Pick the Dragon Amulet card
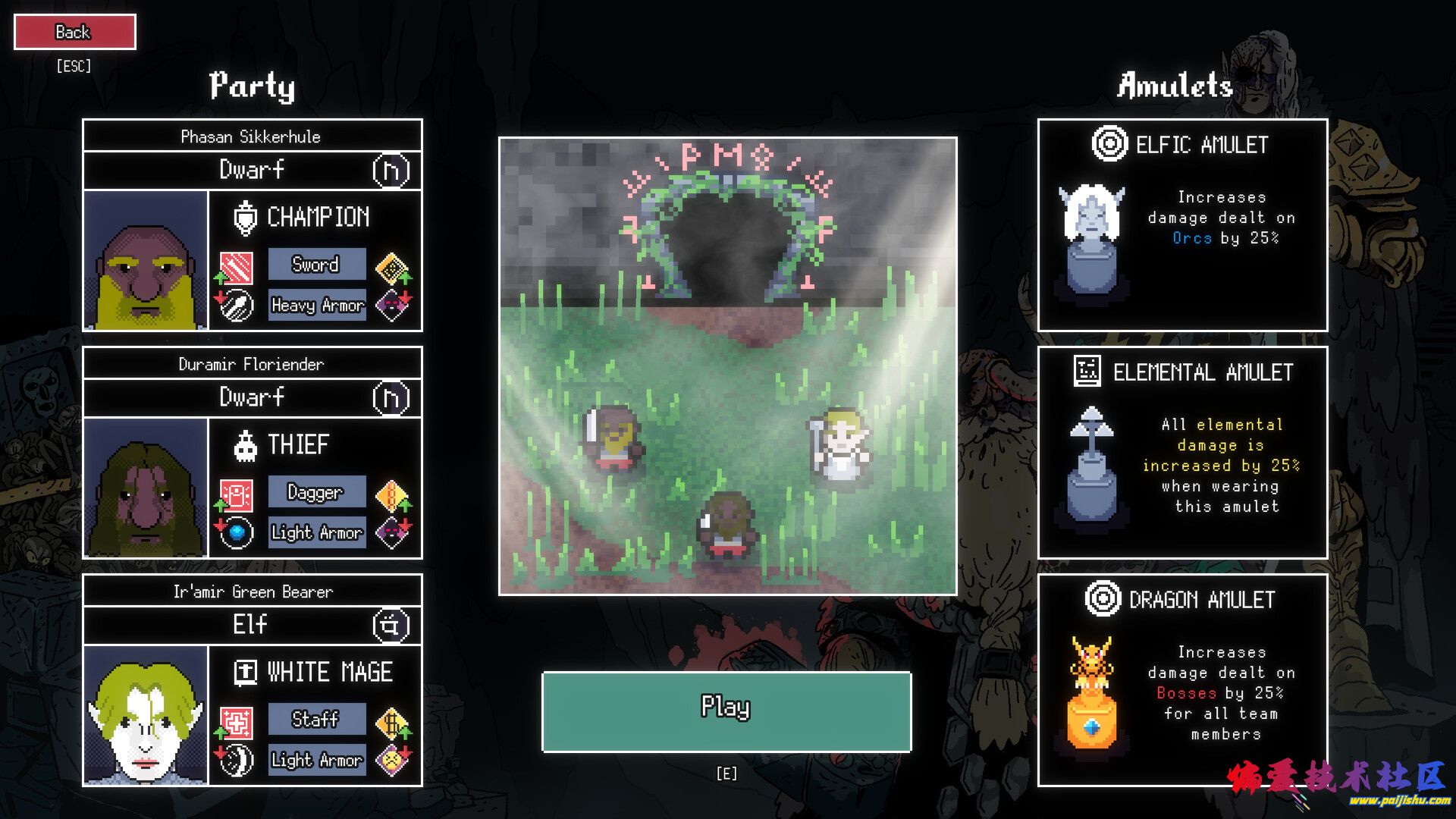1456x819 pixels. coord(1181,679)
